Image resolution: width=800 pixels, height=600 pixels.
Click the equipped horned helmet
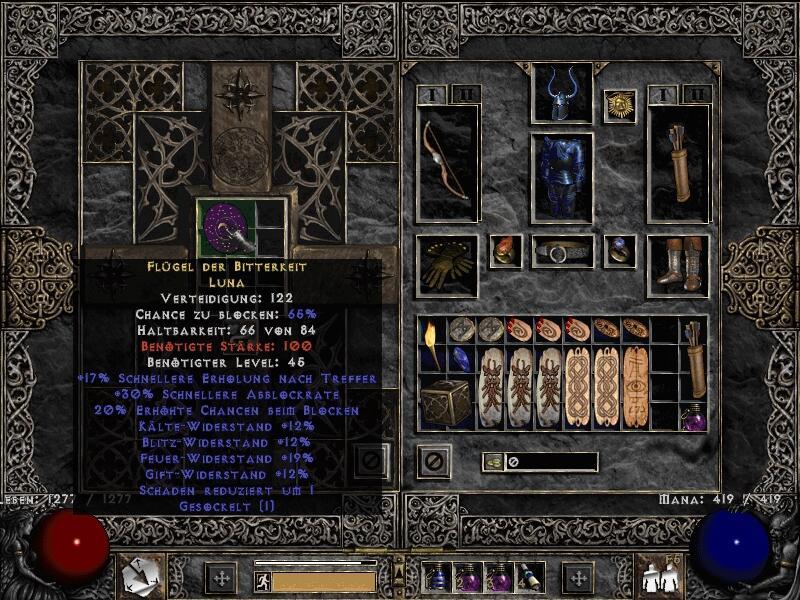(x=561, y=95)
